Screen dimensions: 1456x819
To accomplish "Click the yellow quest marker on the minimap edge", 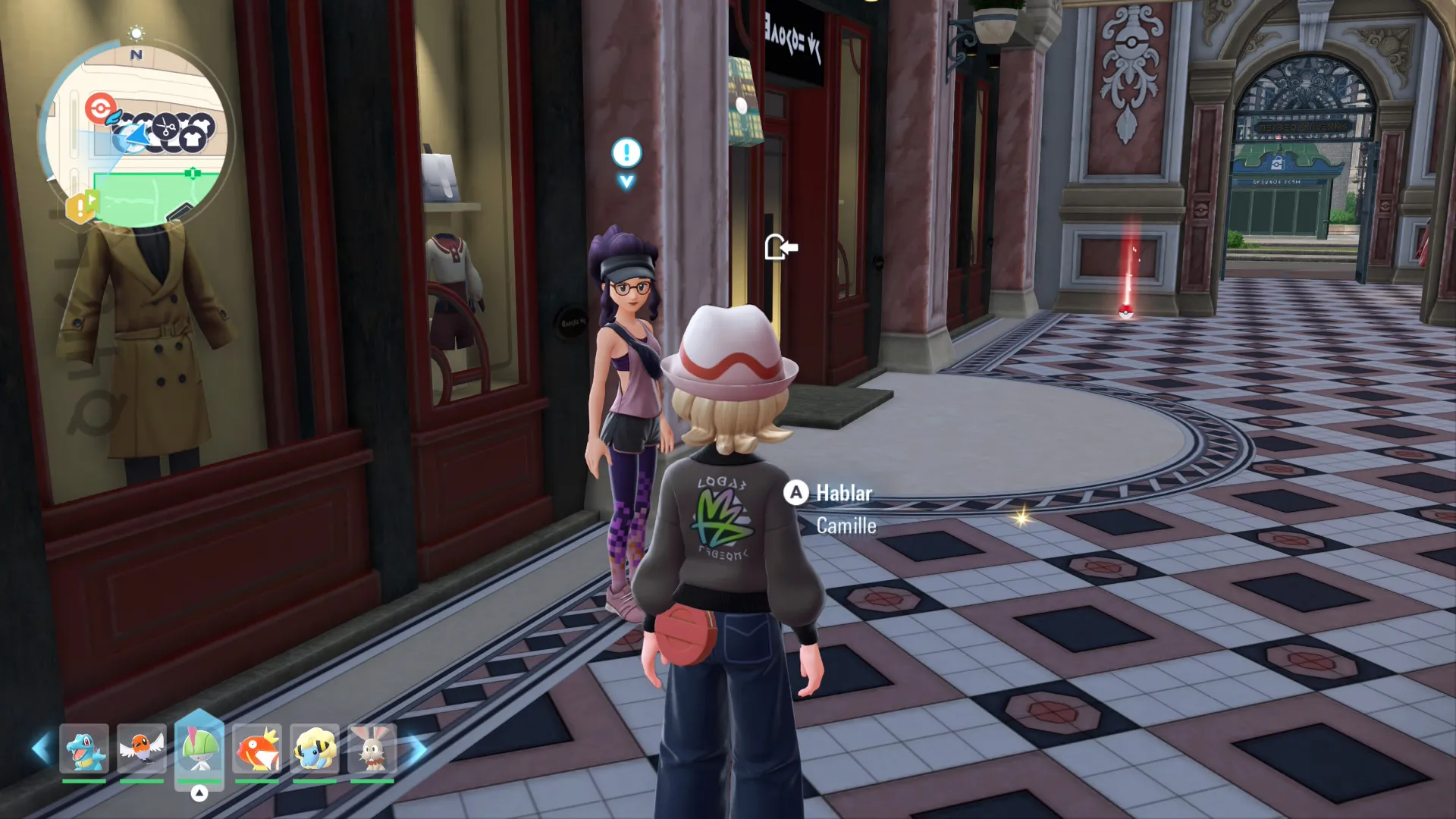I will tap(81, 207).
